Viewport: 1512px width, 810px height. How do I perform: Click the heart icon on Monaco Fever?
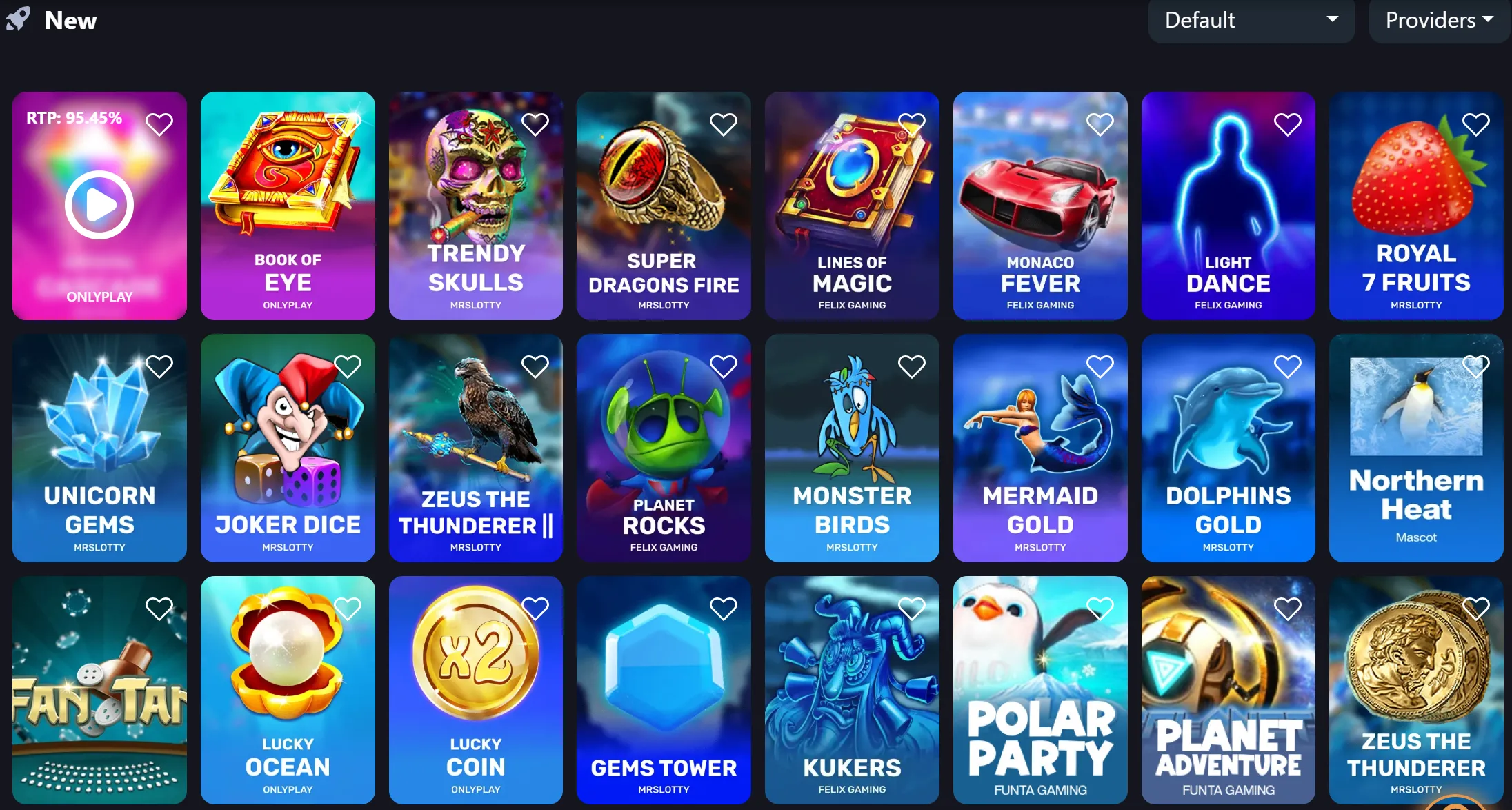pyautogui.click(x=1100, y=124)
